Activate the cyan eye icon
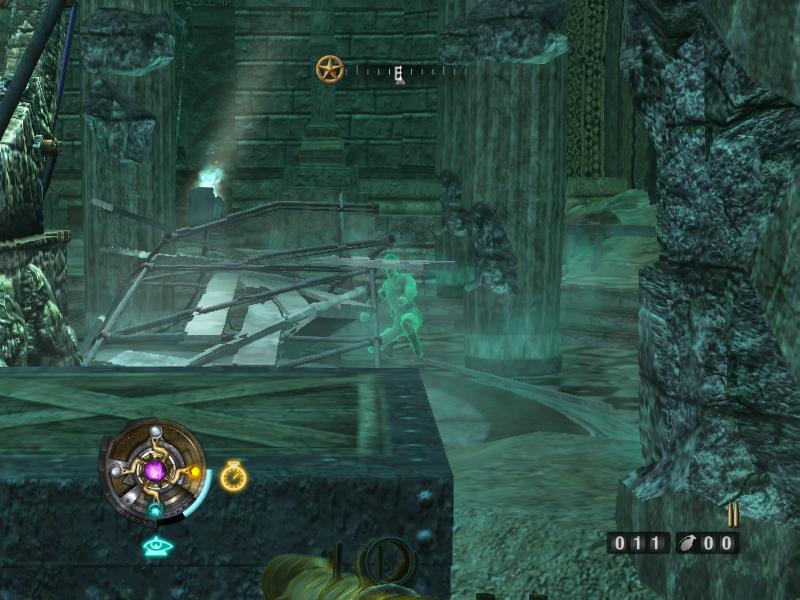 click(155, 546)
